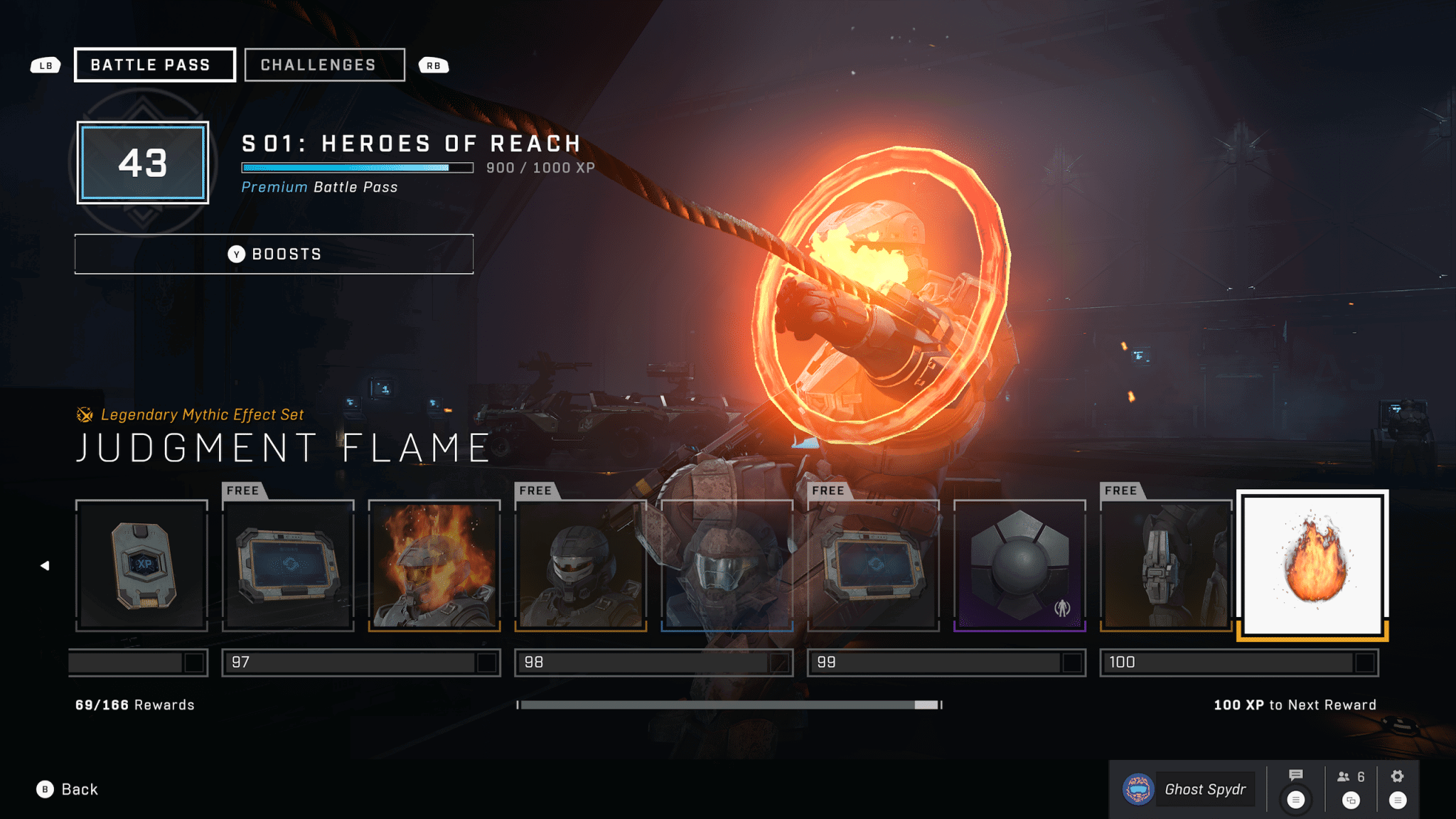This screenshot has width=1456, height=819.
Task: Select the free tier 99 challenge swap reward
Action: tap(873, 565)
